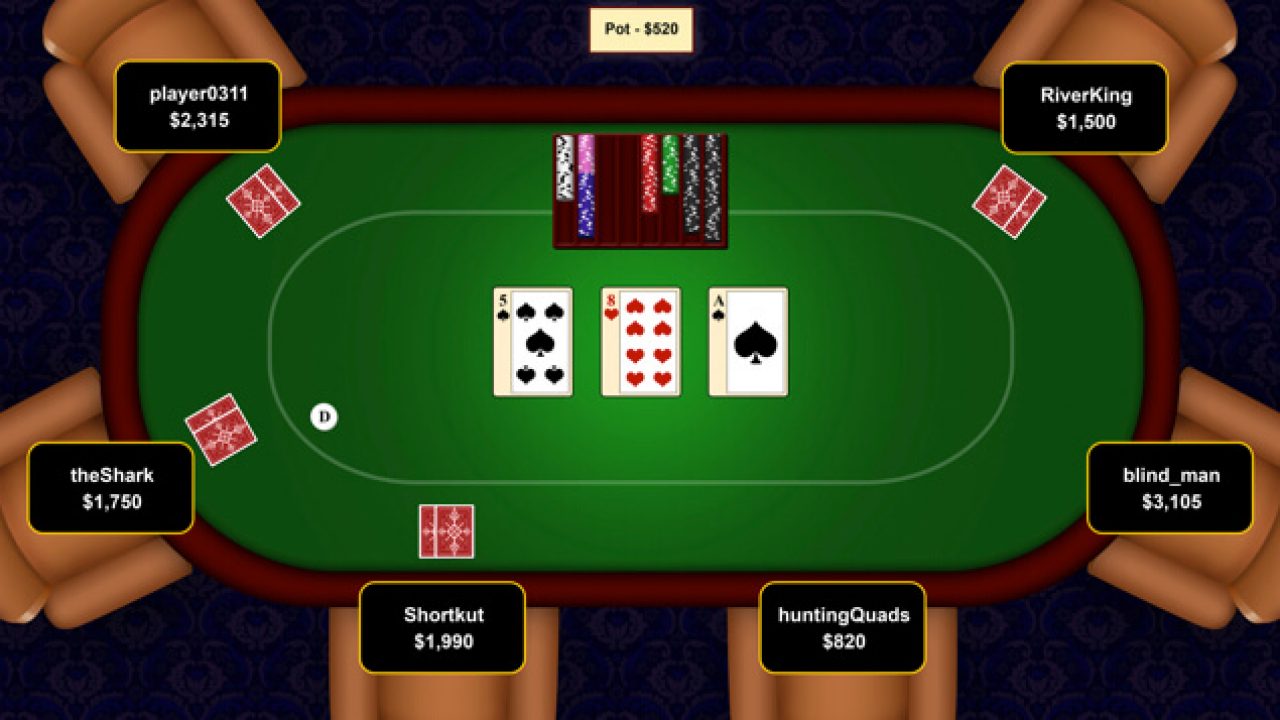Click the dealer button marker
Screen dimensions: 1280x720
[x=323, y=417]
